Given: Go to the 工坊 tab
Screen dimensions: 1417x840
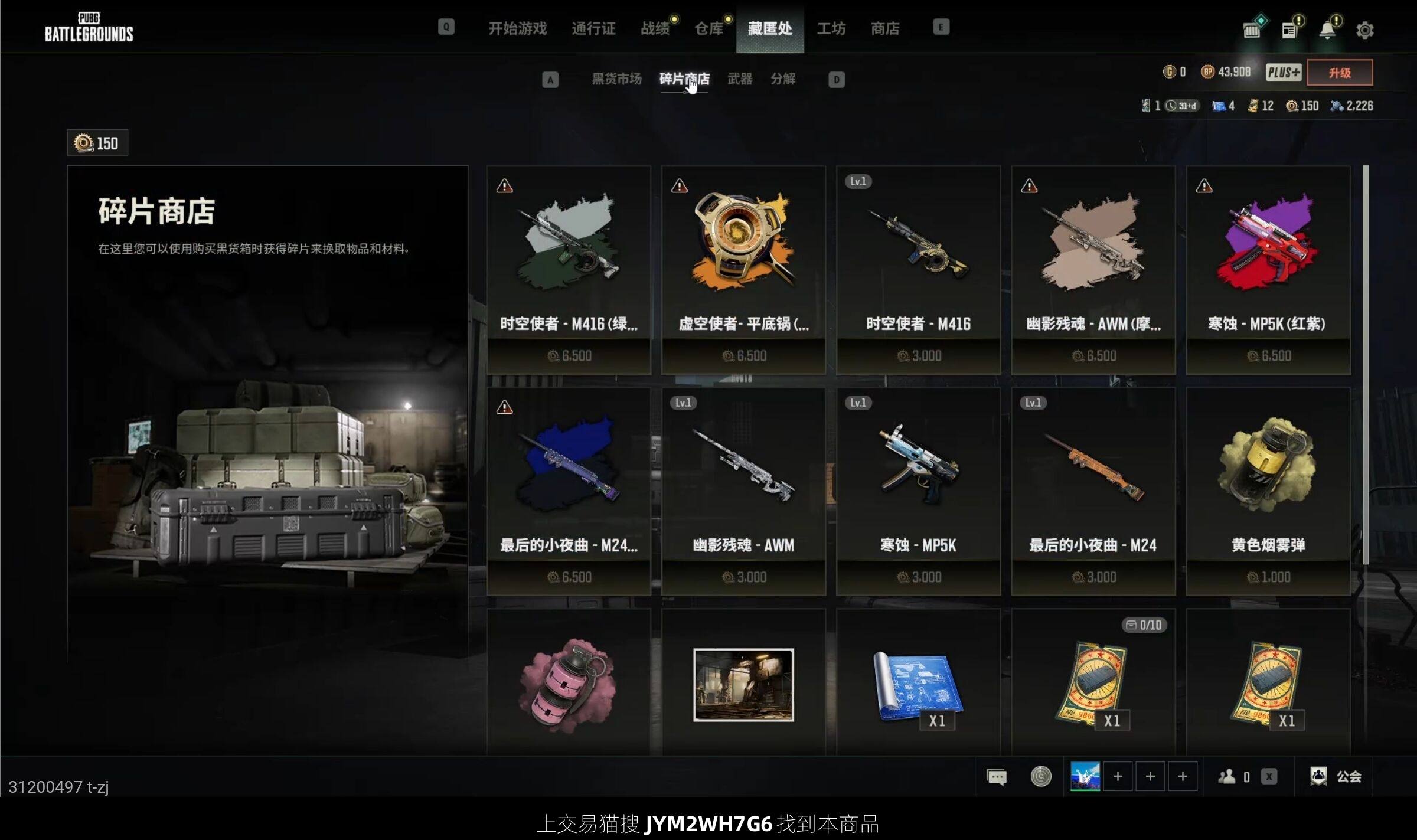Looking at the screenshot, I should click(x=831, y=28).
